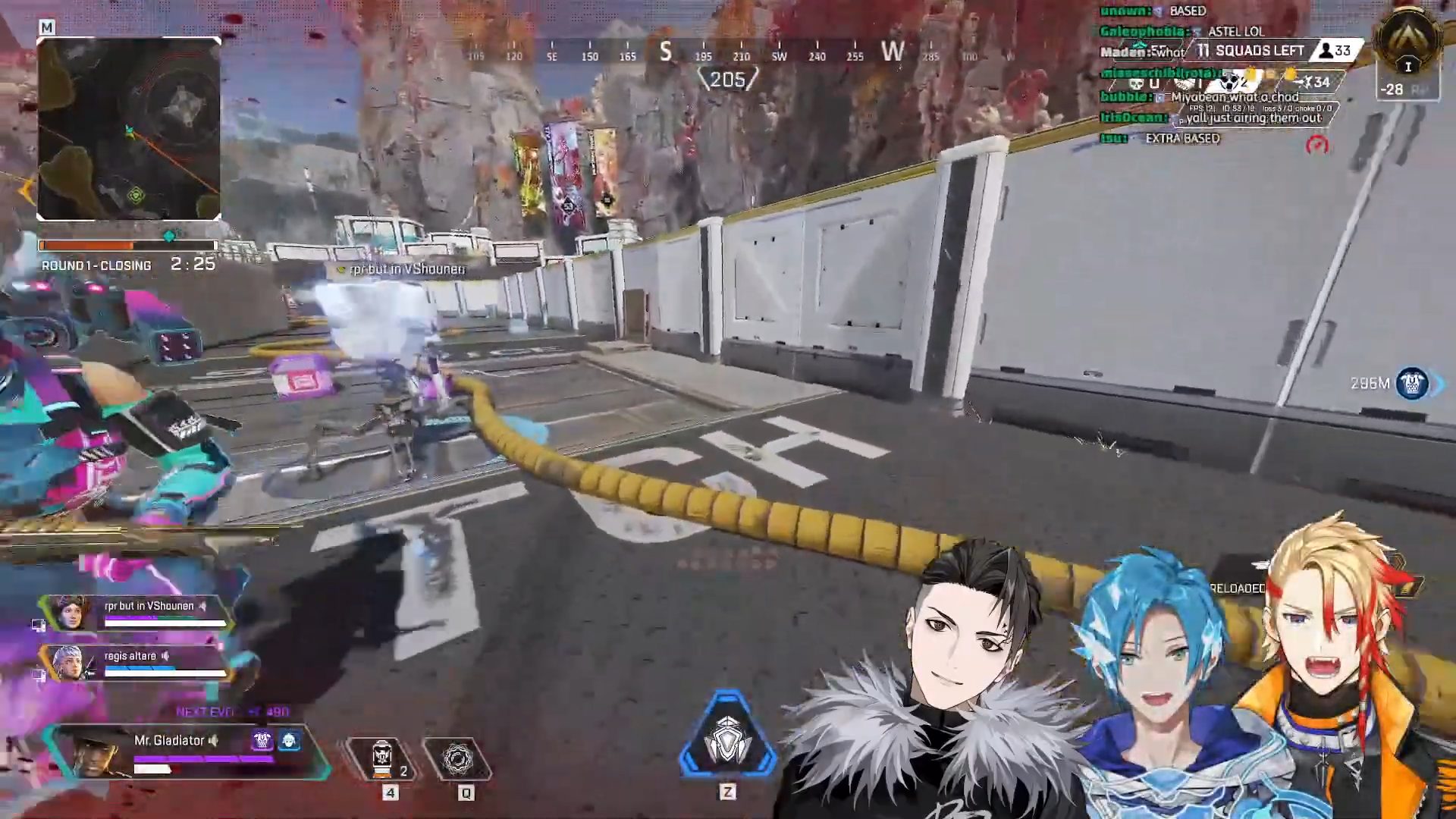This screenshot has height=819, width=1456.
Task: Mute the speaker icon next to rpr but in VShounen
Action: [x=203, y=606]
